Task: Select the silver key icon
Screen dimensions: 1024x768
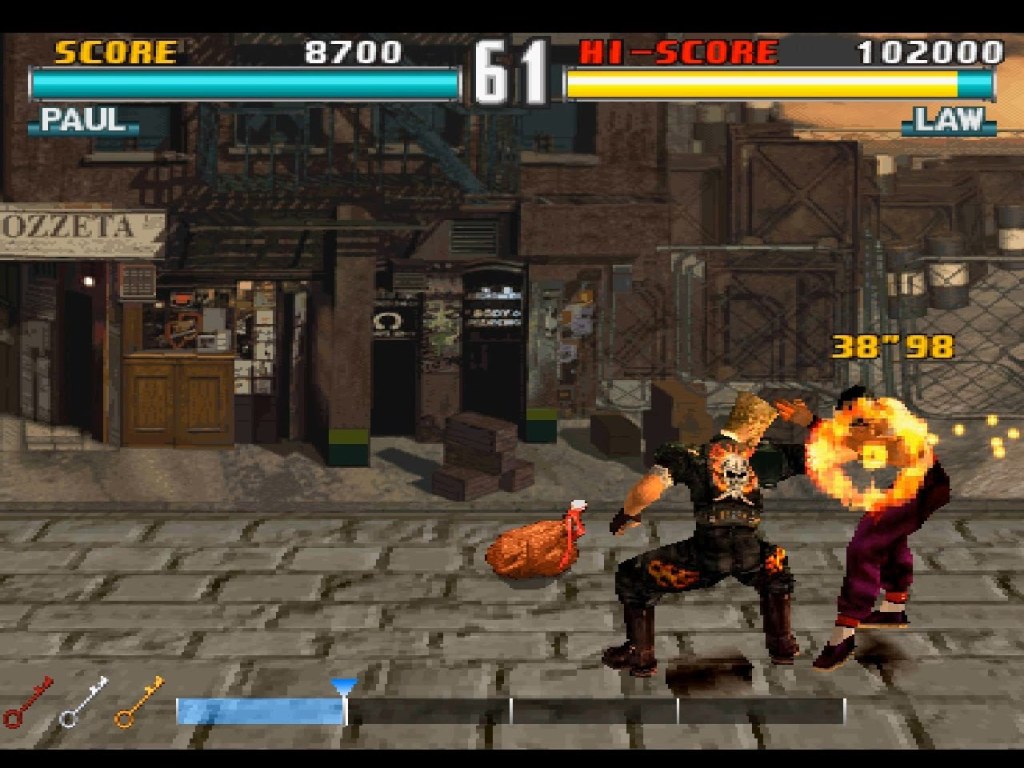Action: tap(83, 702)
